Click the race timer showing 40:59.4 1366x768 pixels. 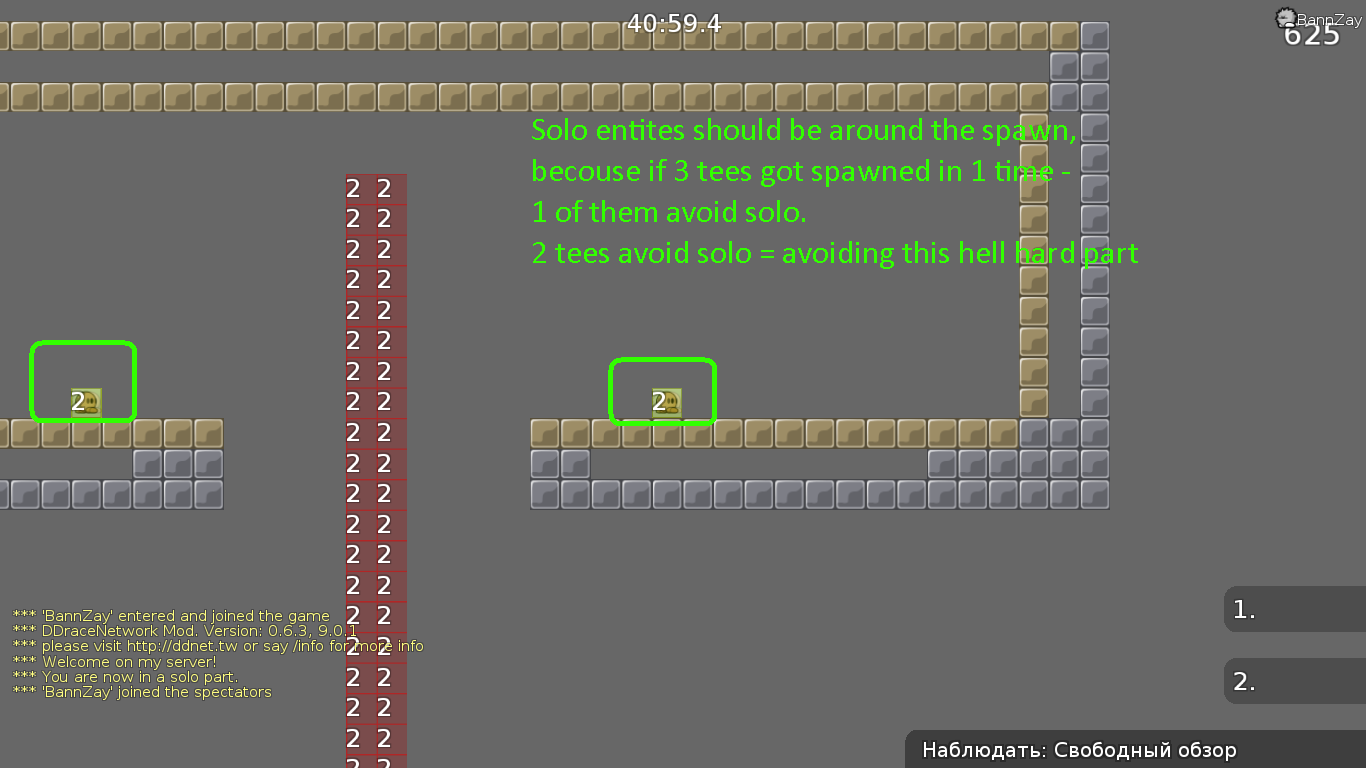coord(673,22)
